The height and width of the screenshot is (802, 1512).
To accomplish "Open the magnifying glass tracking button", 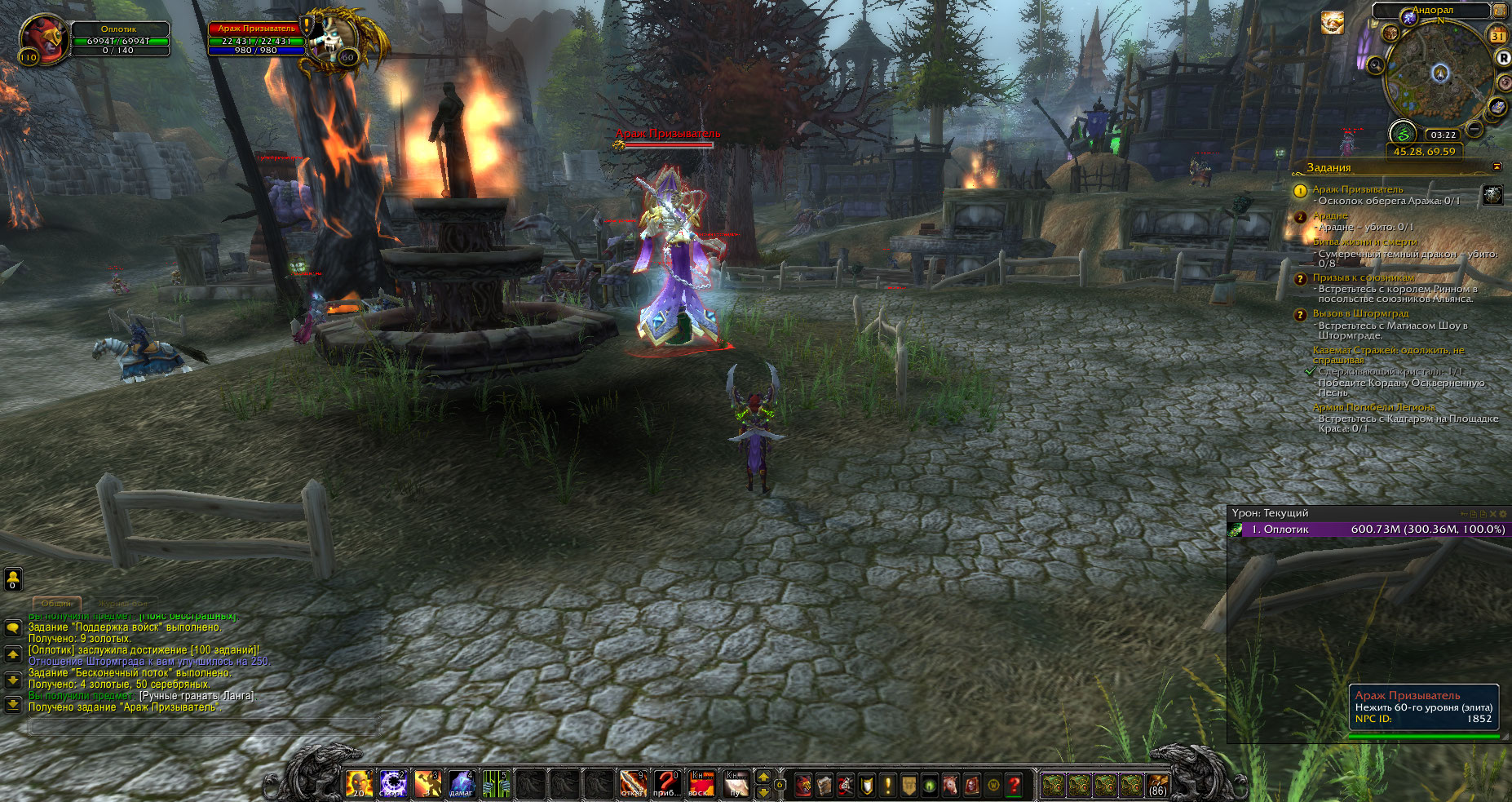I will pyautogui.click(x=1377, y=64).
